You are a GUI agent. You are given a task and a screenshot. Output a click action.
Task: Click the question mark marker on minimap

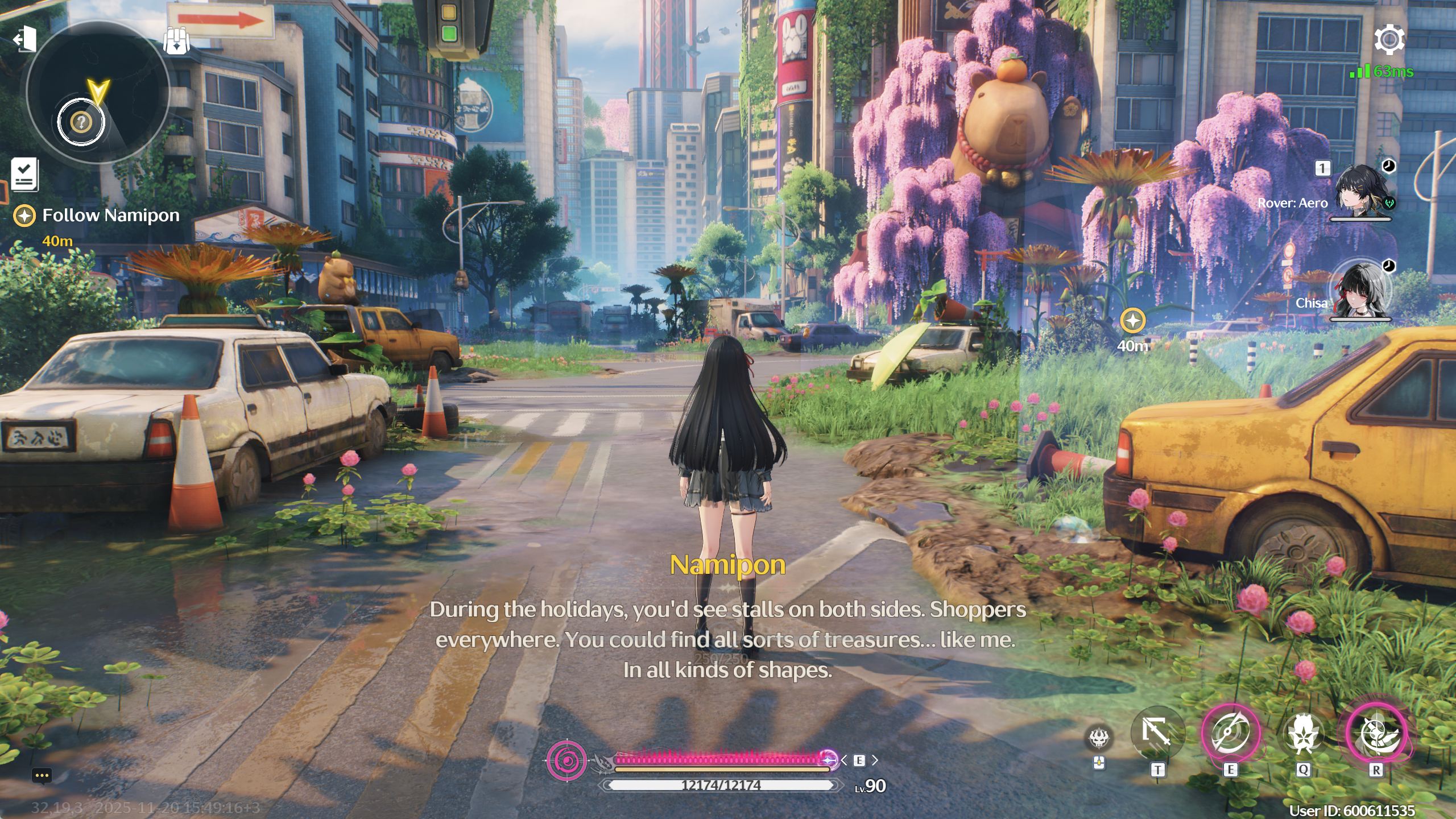[x=82, y=121]
